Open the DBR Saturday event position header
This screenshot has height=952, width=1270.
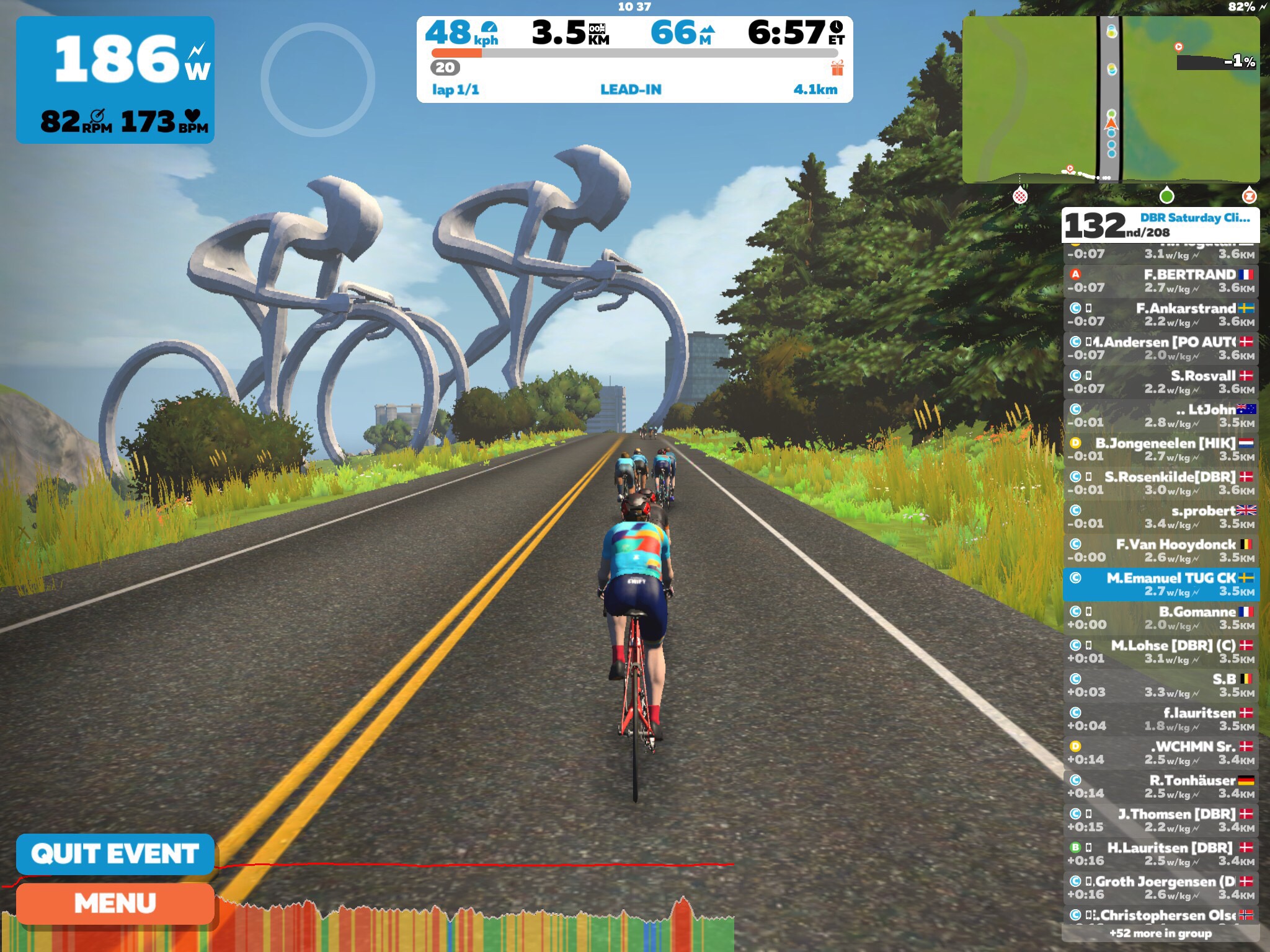pos(1160,225)
